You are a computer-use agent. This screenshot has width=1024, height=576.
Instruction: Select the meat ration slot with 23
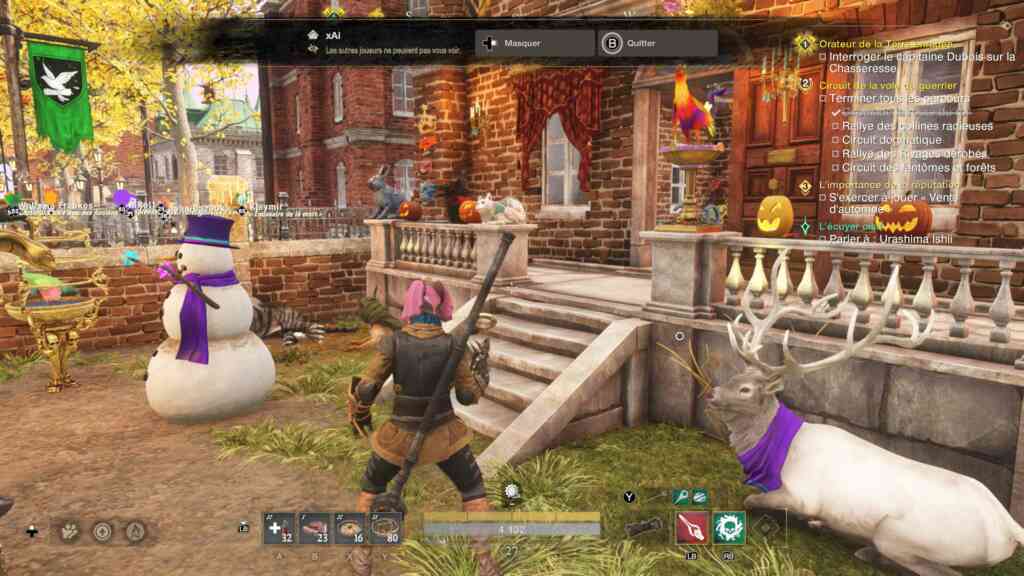click(x=314, y=528)
